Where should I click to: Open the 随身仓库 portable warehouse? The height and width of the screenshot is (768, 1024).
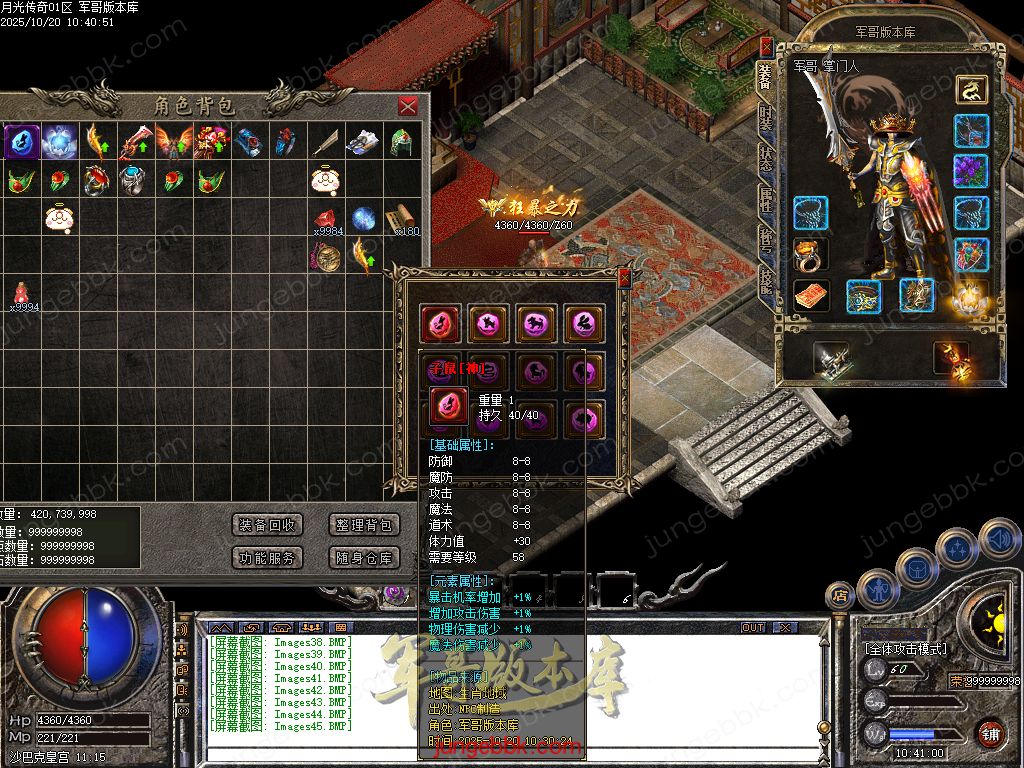364,558
